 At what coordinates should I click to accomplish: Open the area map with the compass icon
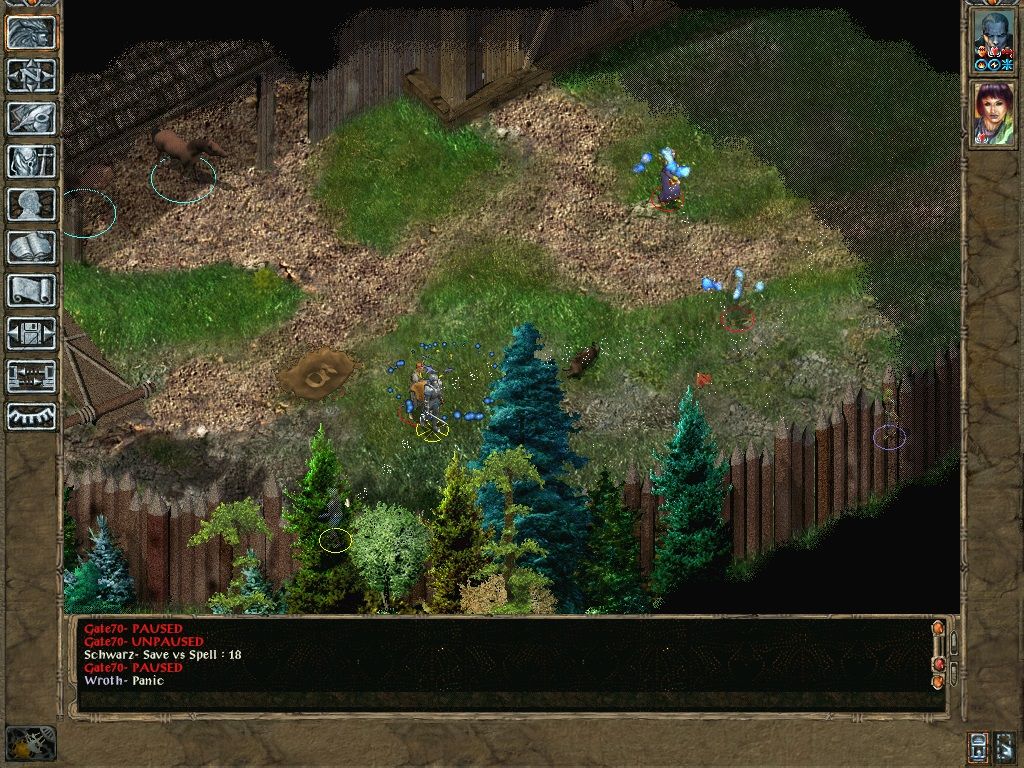point(31,75)
